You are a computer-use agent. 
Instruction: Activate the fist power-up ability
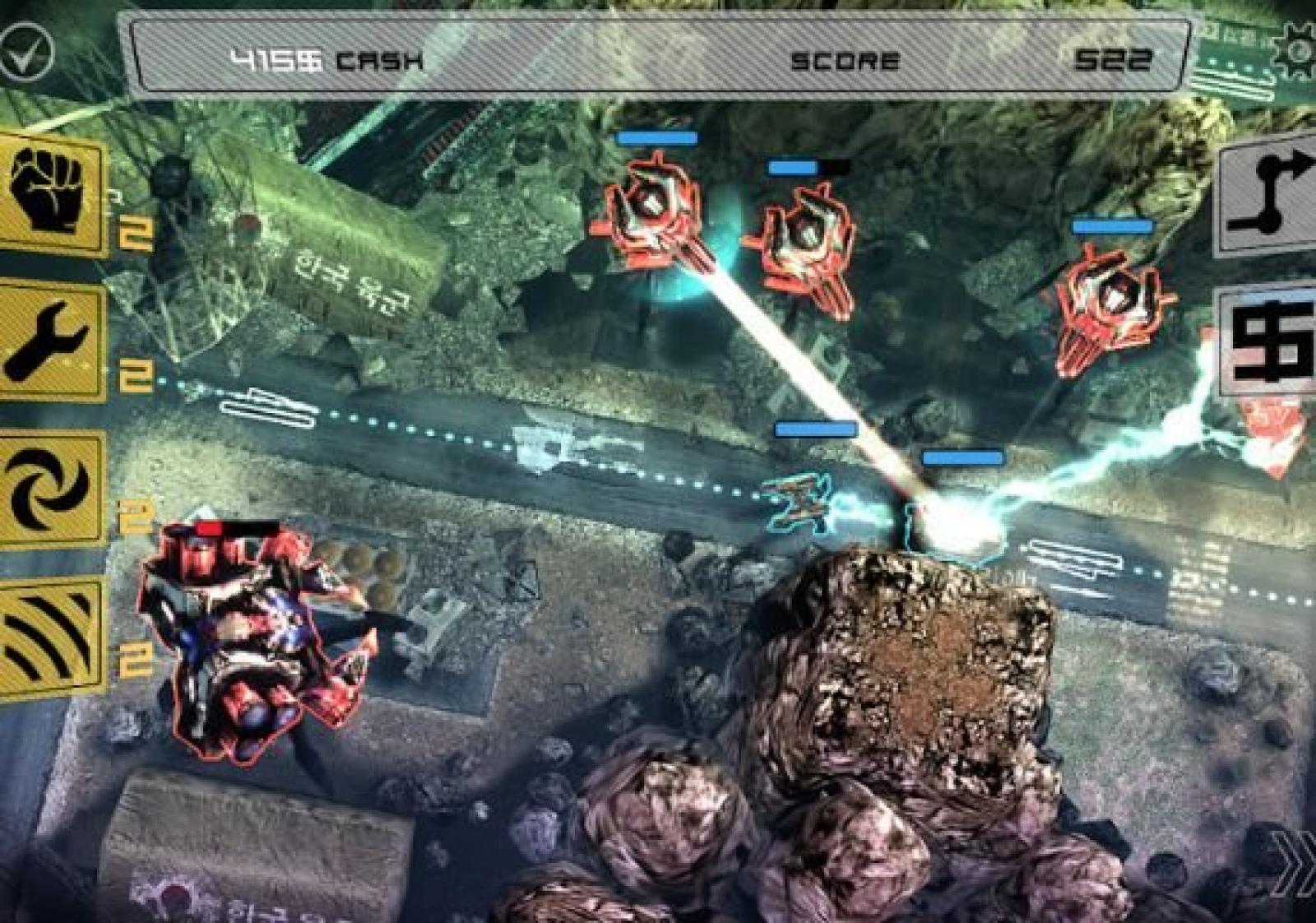(x=51, y=194)
